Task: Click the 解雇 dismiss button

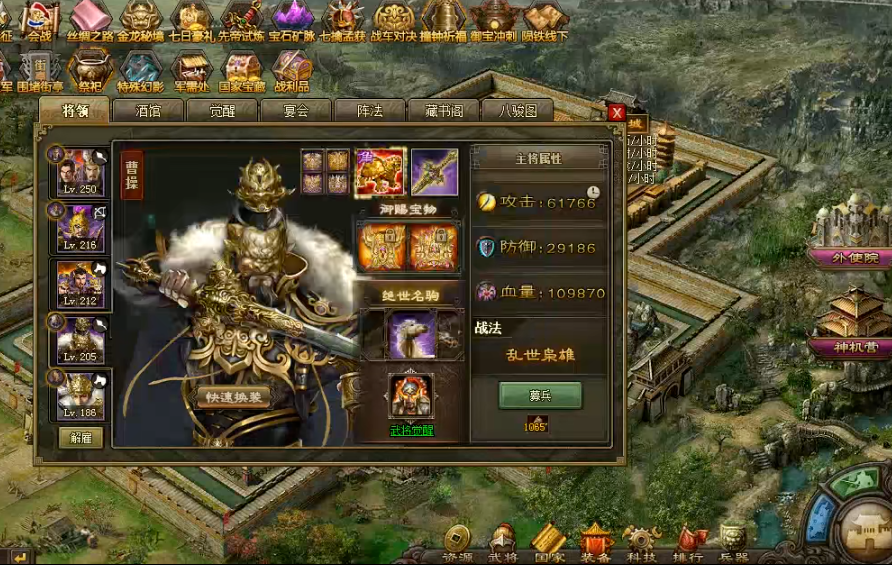Action: (x=81, y=437)
